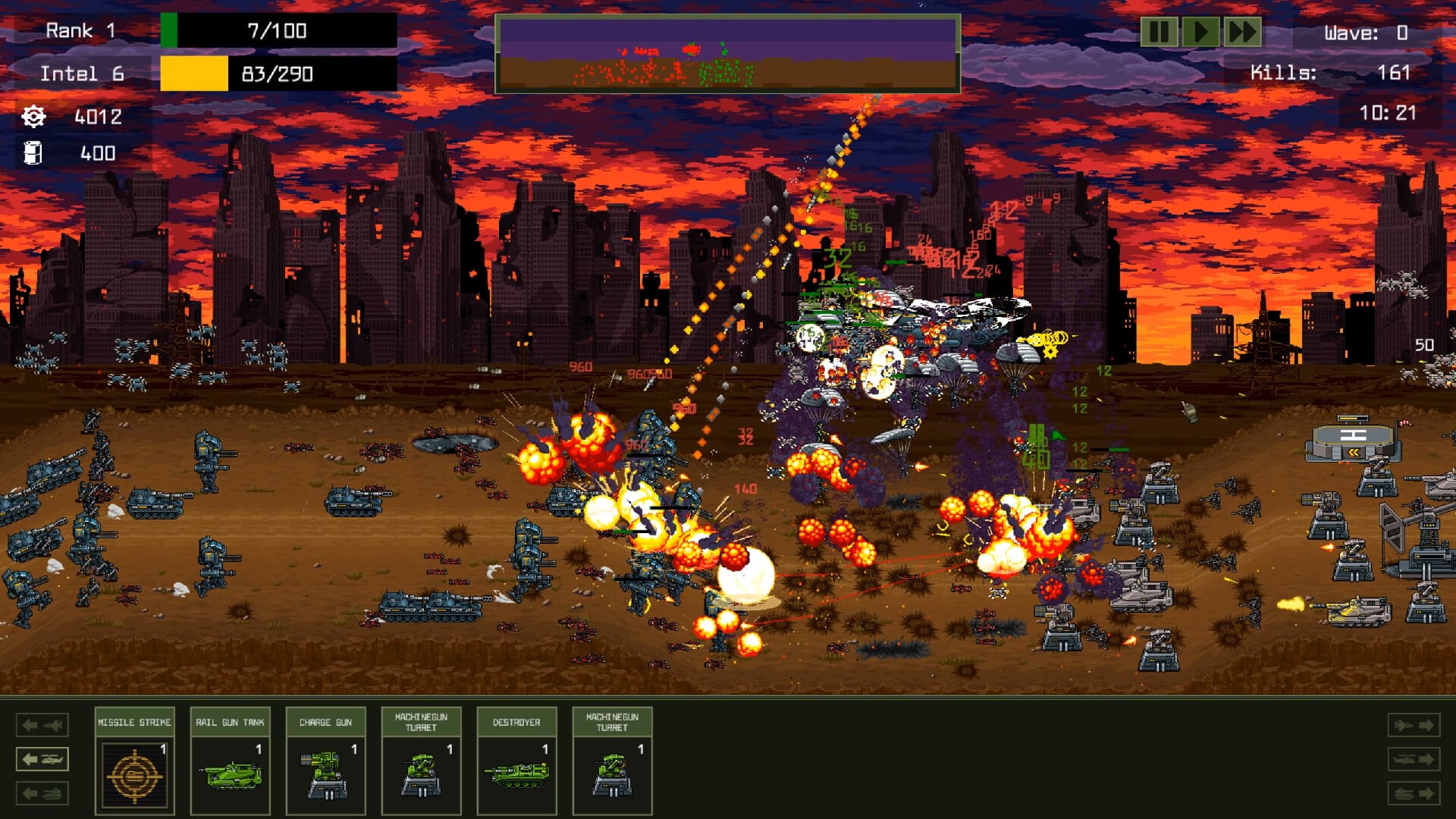
Task: Open the minimap at top center
Action: coord(728,53)
